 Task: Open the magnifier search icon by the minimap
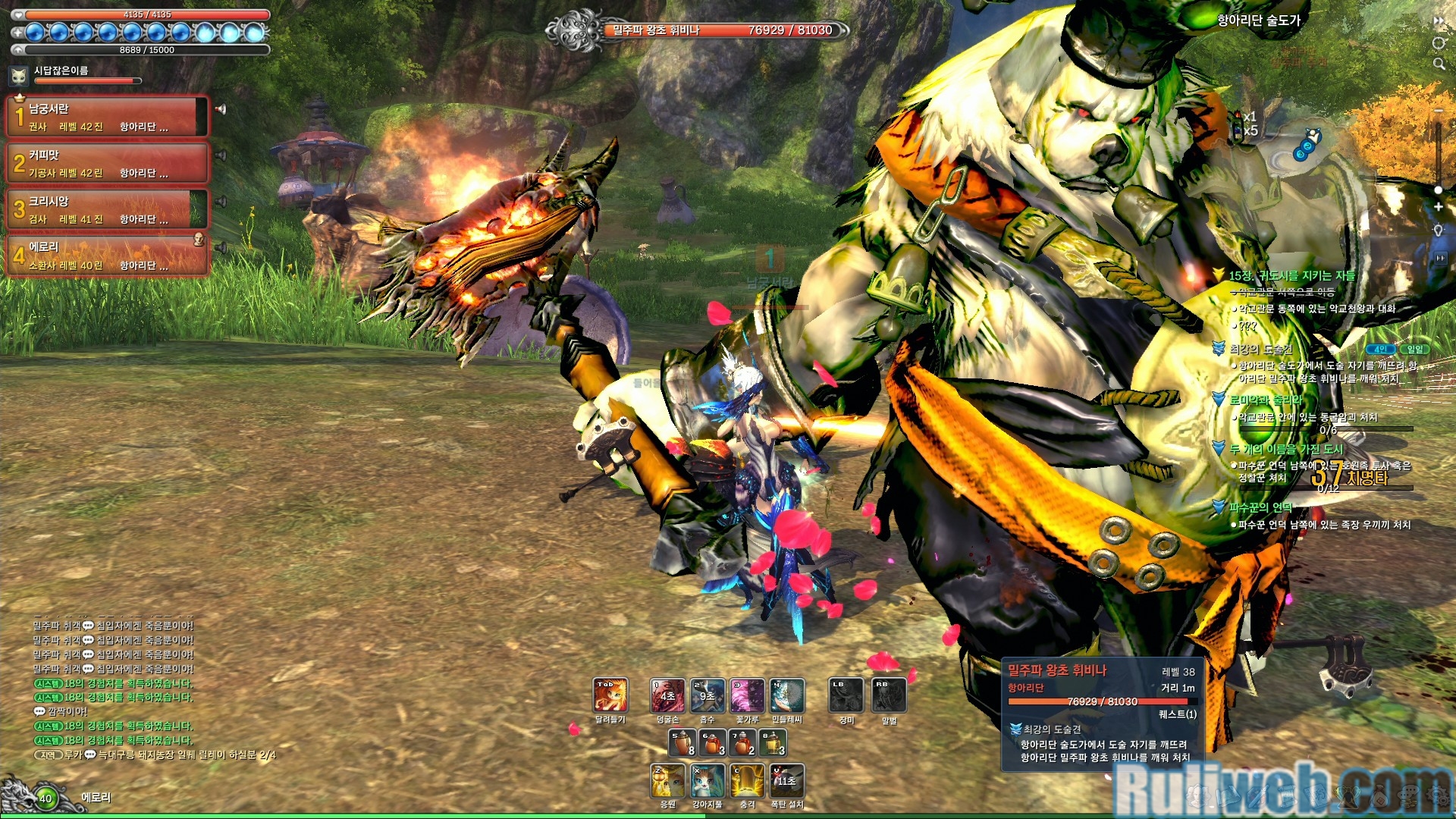click(1439, 64)
